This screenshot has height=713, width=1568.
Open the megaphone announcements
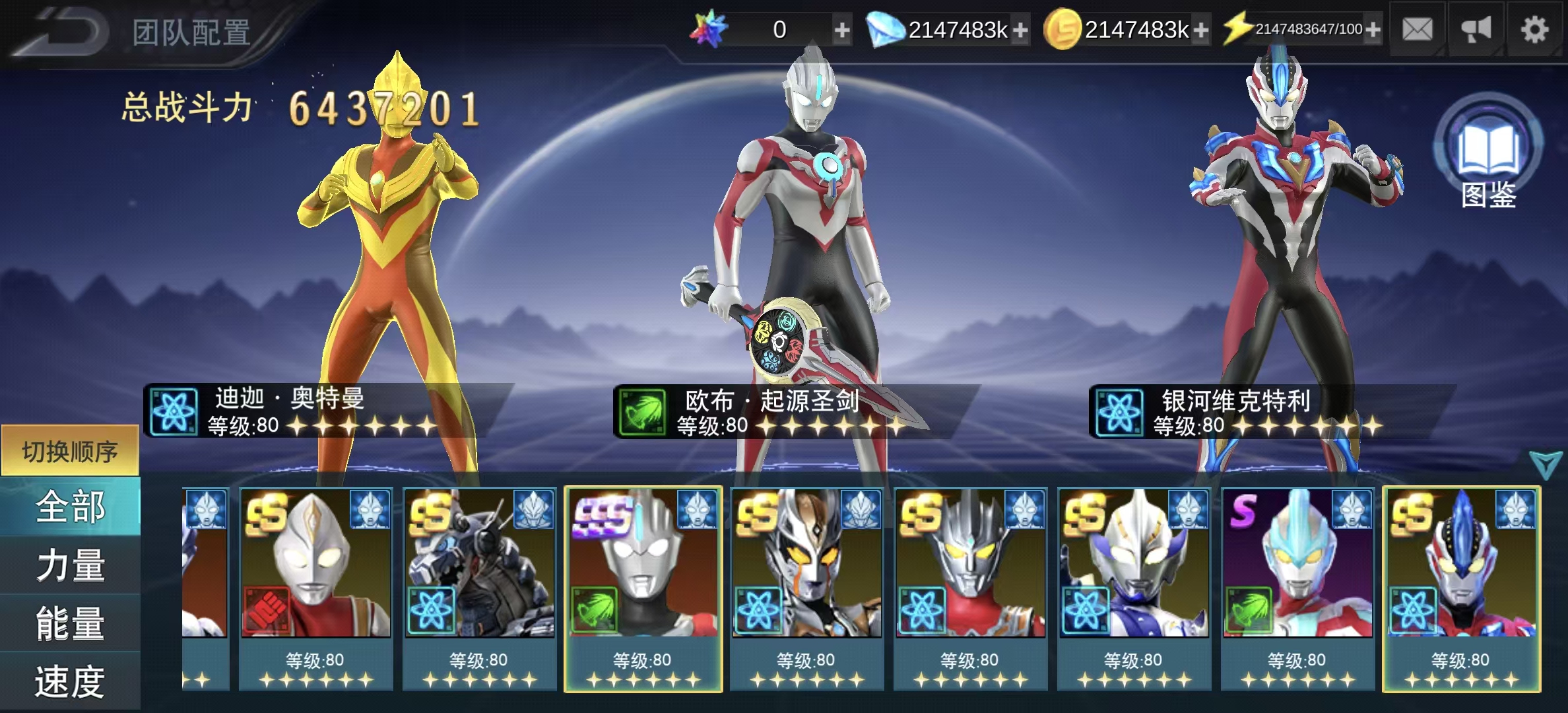point(1476,30)
